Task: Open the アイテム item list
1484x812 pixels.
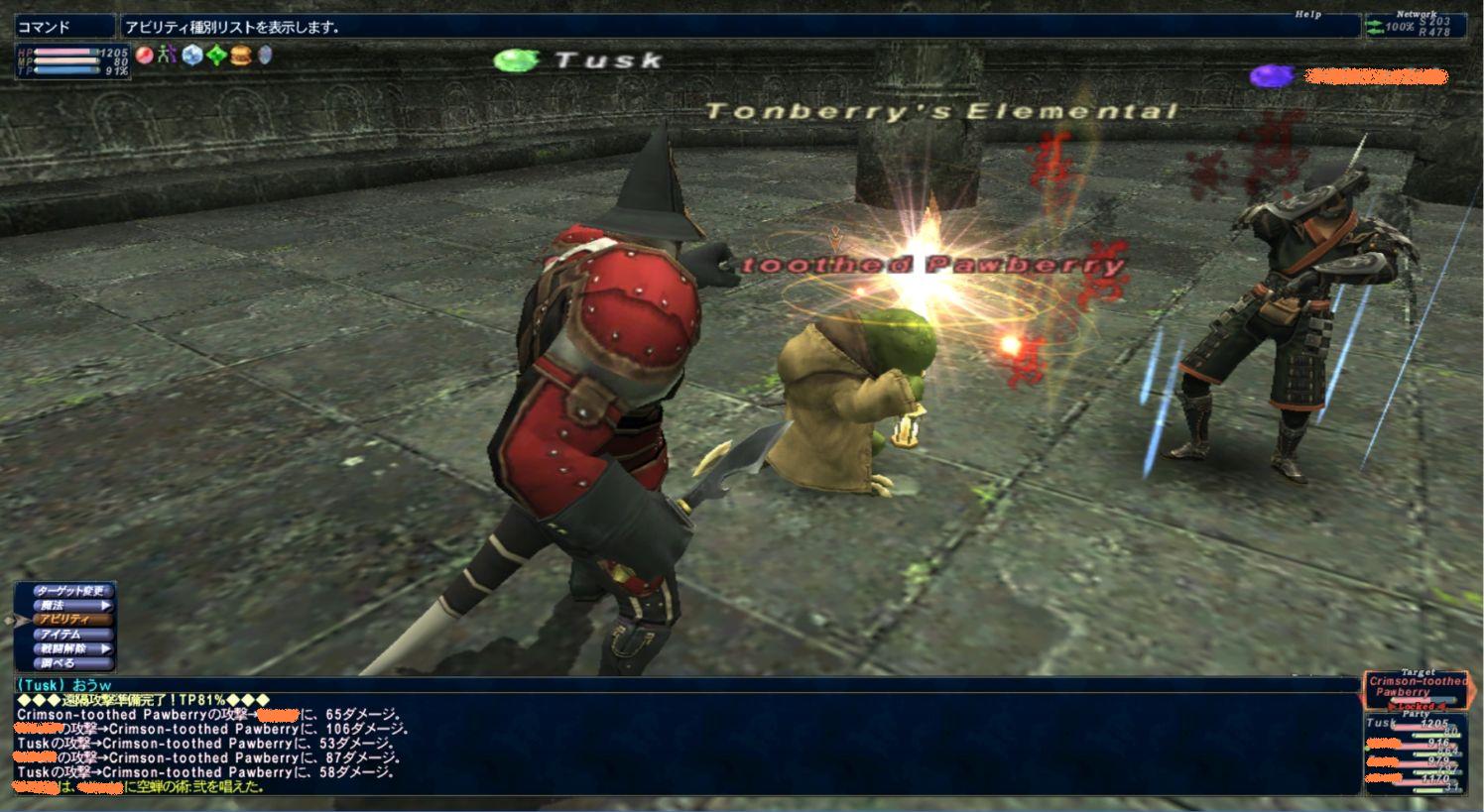Action: [x=69, y=635]
